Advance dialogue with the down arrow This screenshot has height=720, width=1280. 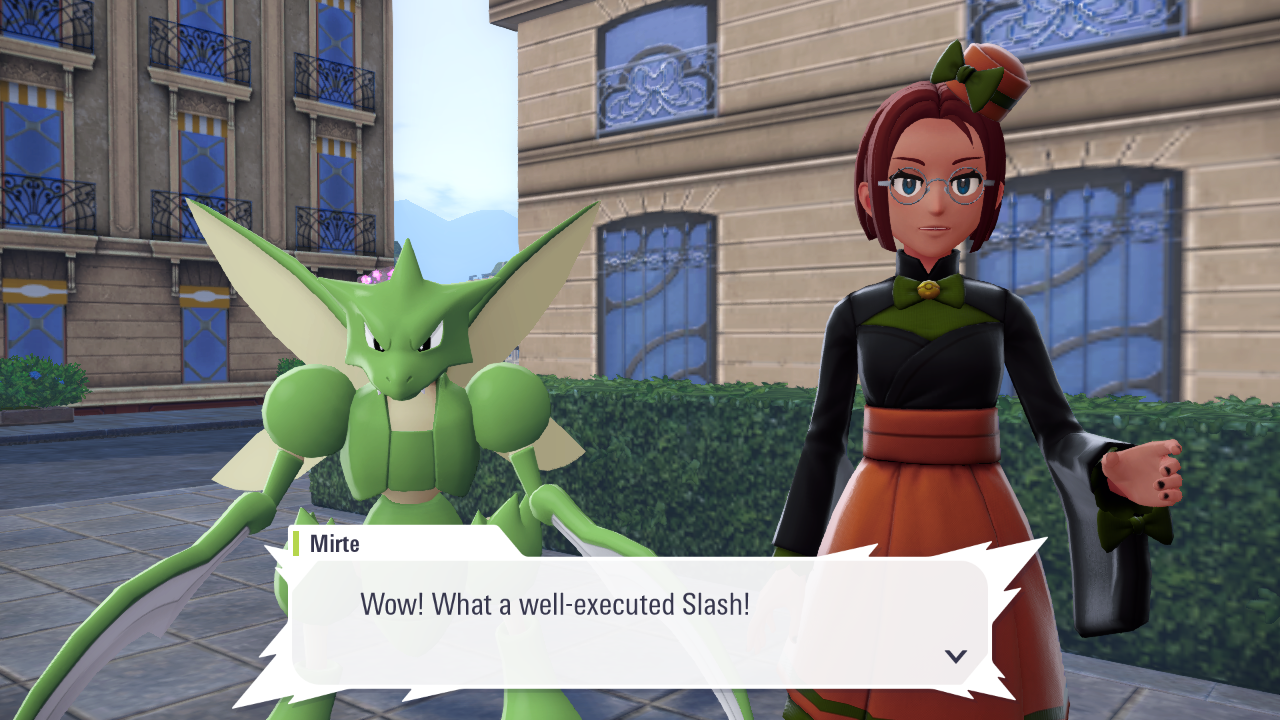point(956,656)
